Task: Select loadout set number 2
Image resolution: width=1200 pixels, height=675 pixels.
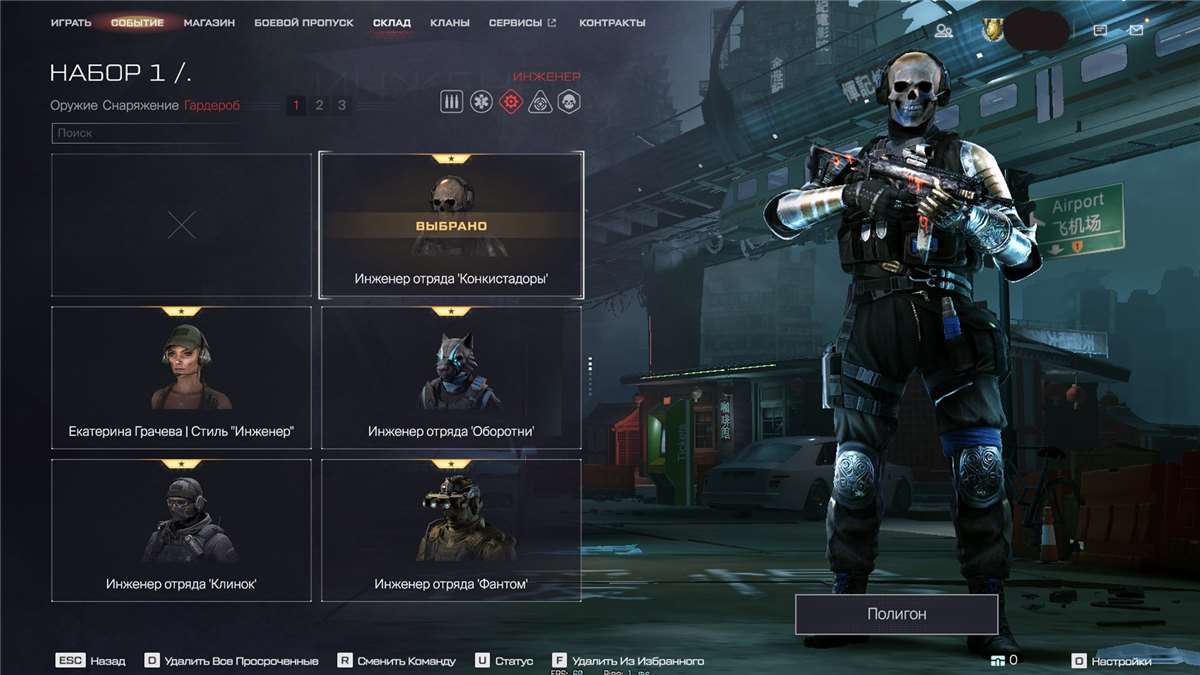Action: [x=319, y=105]
